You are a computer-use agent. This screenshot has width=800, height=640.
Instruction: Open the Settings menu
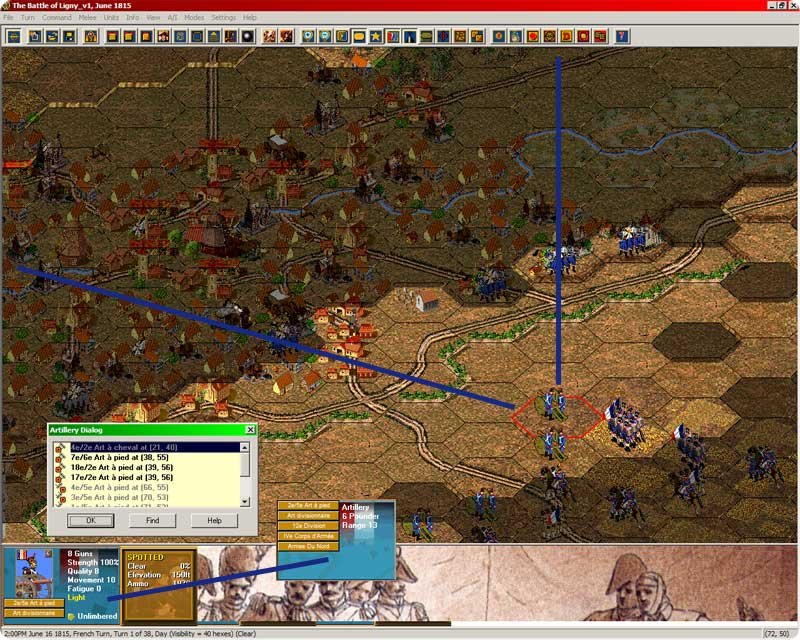[223, 18]
